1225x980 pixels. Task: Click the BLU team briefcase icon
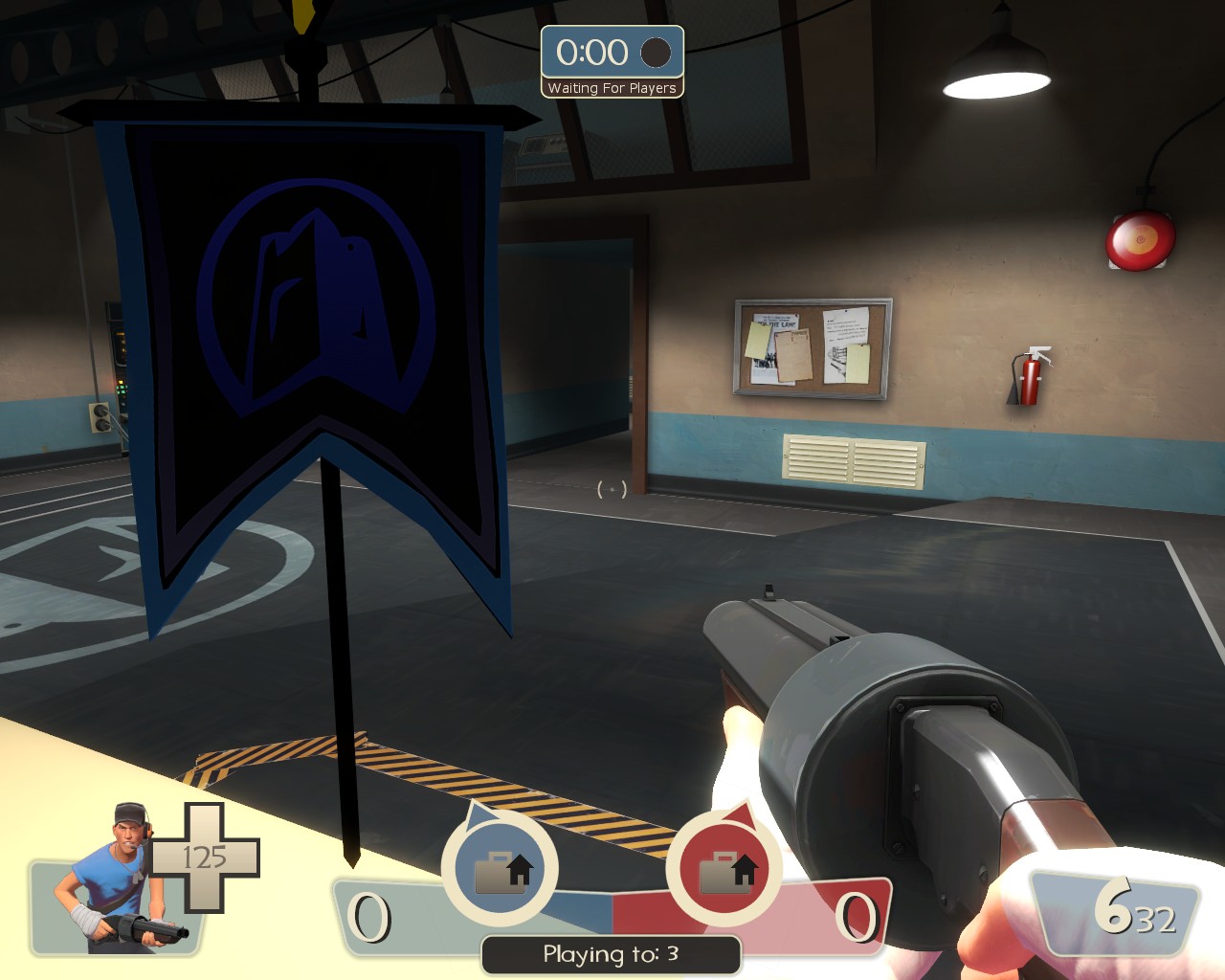pyautogui.click(x=501, y=866)
